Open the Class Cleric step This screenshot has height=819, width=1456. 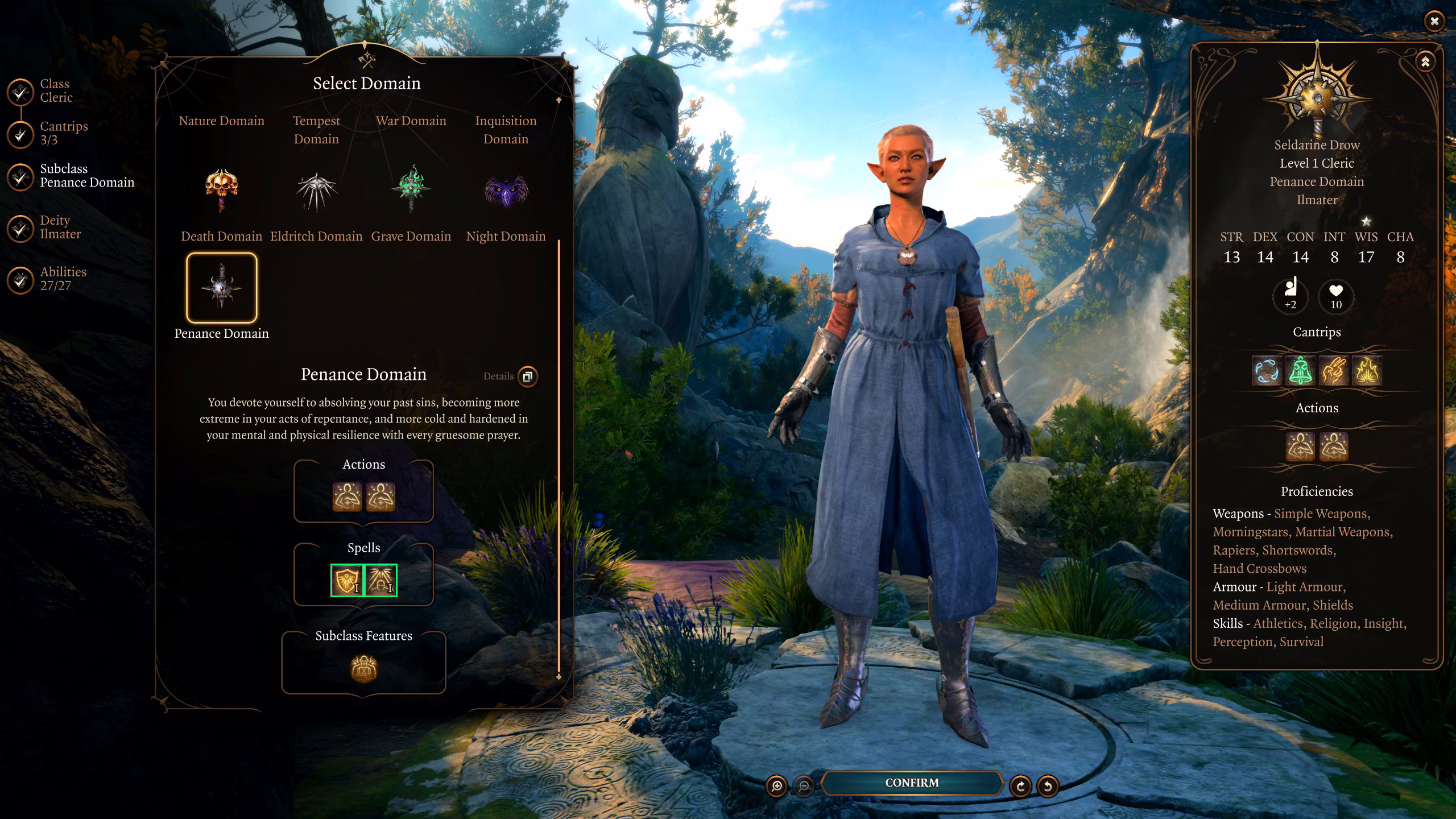56,91
